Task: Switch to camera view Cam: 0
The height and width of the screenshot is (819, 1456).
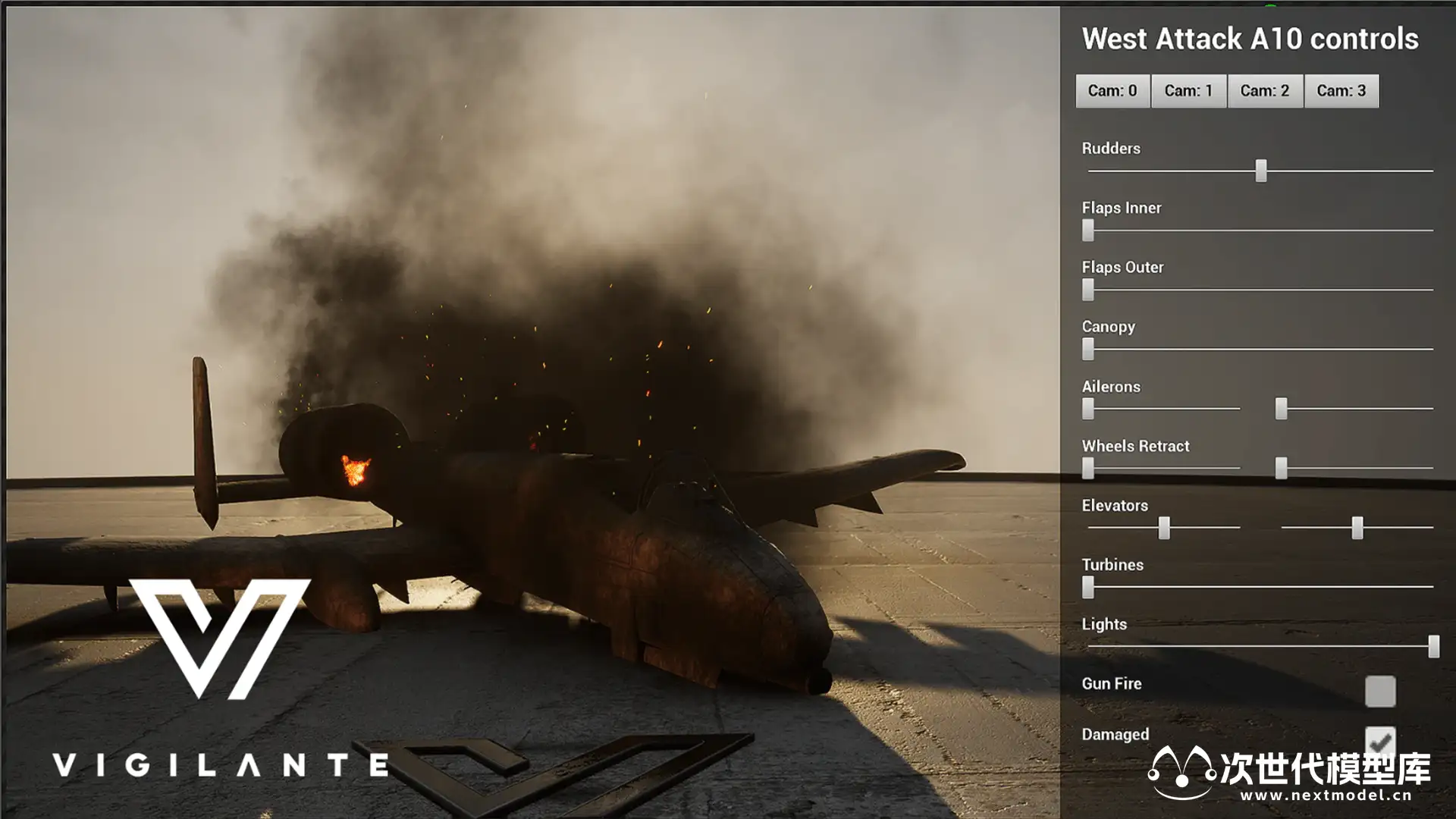Action: coord(1112,91)
